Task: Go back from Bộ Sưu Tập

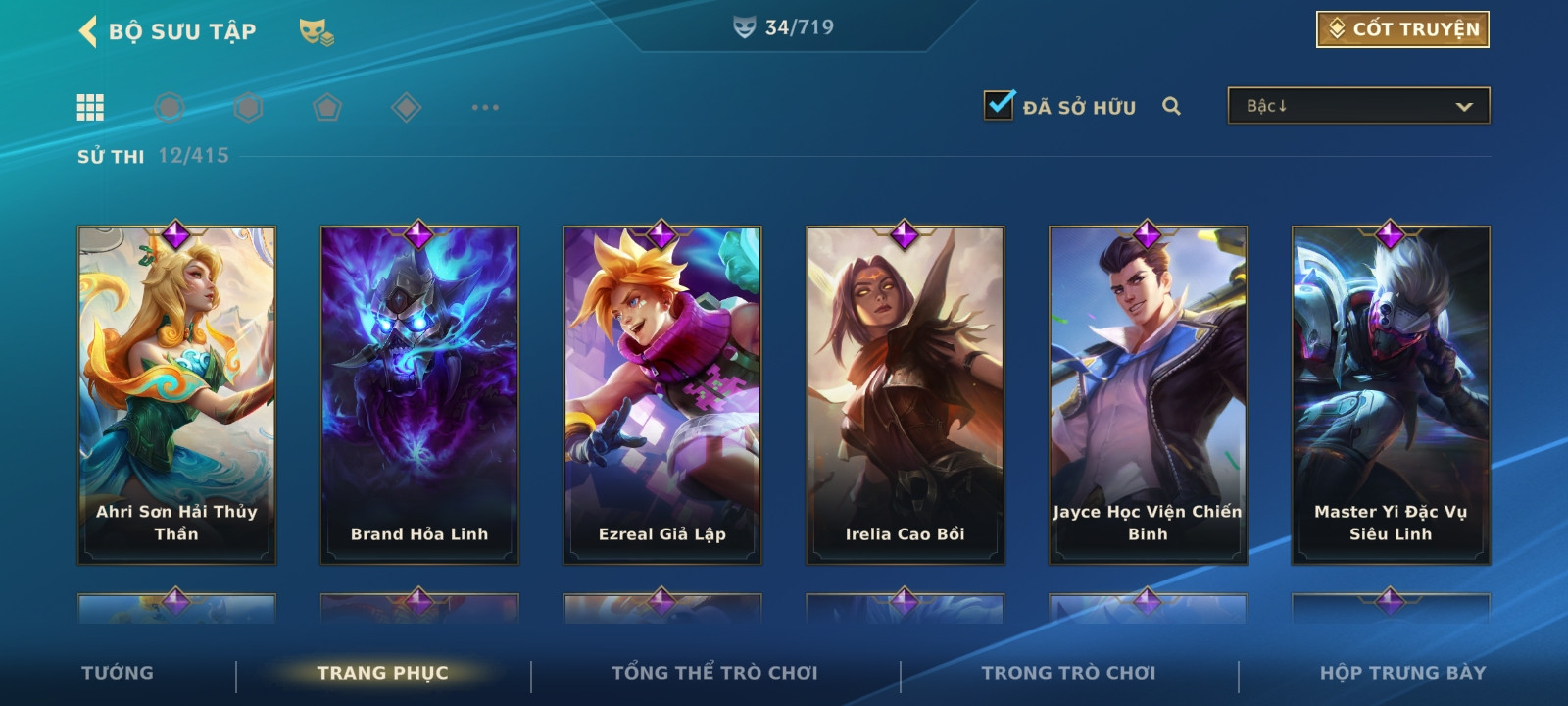Action: pos(88,31)
